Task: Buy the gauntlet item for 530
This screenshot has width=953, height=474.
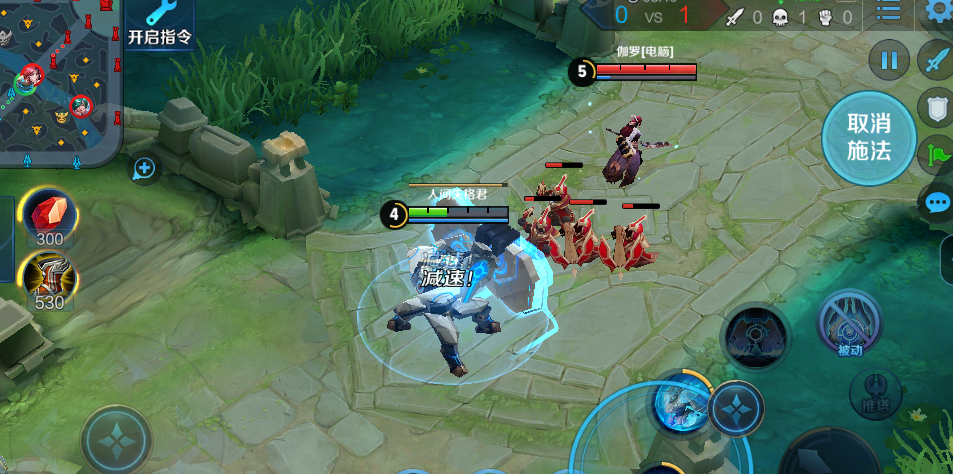Action: [48, 280]
